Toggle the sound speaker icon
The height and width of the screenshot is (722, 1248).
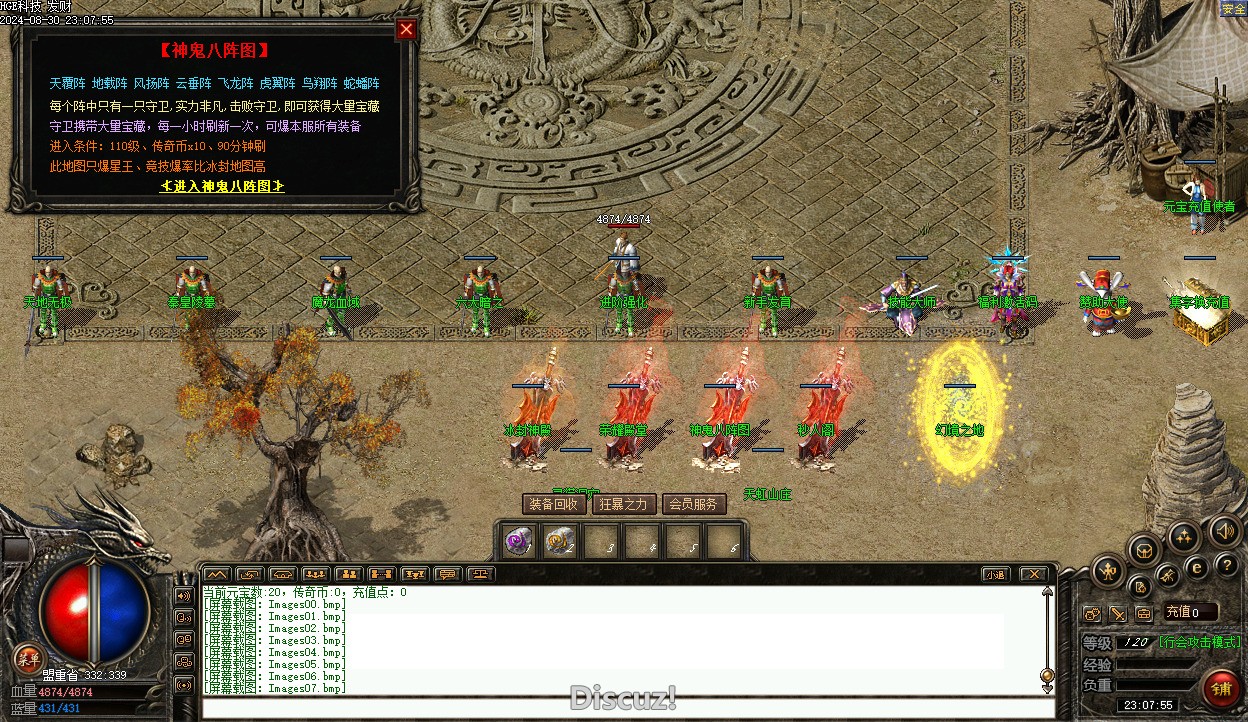pos(1223,529)
